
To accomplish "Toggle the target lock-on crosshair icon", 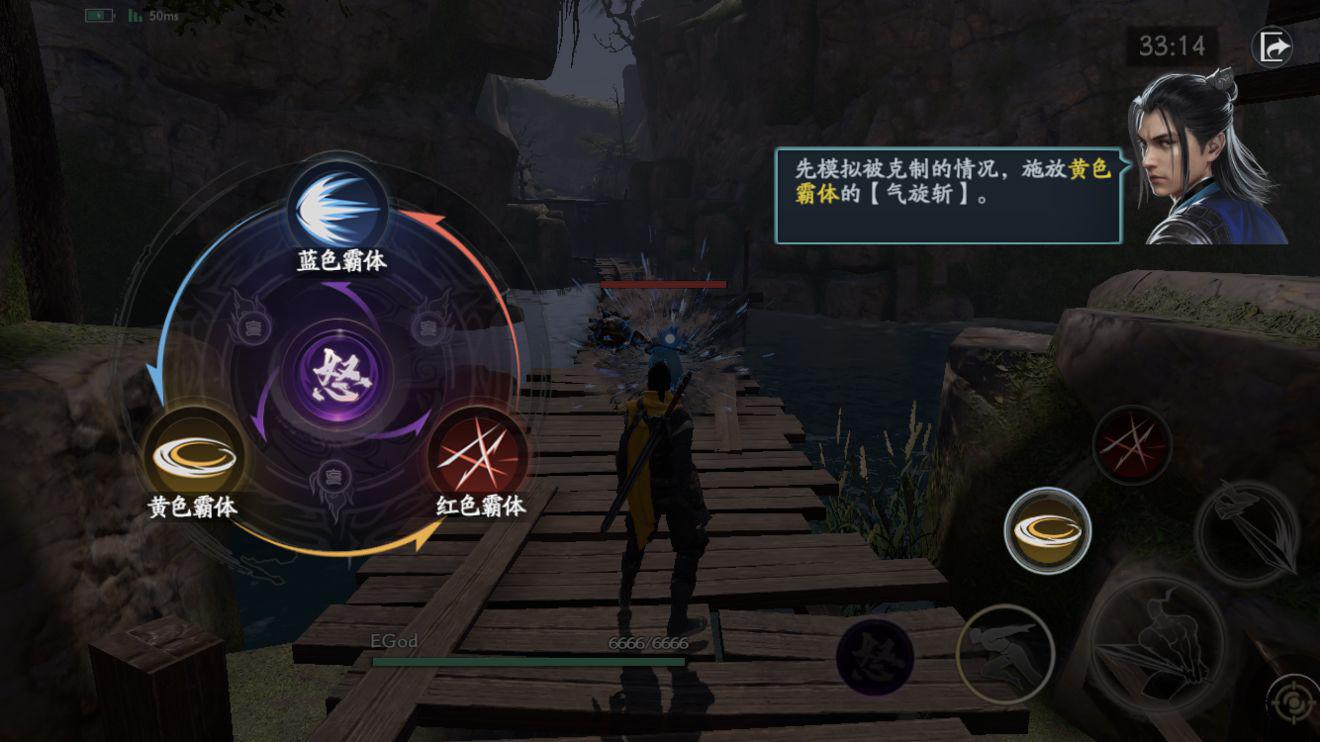I will click(1291, 702).
